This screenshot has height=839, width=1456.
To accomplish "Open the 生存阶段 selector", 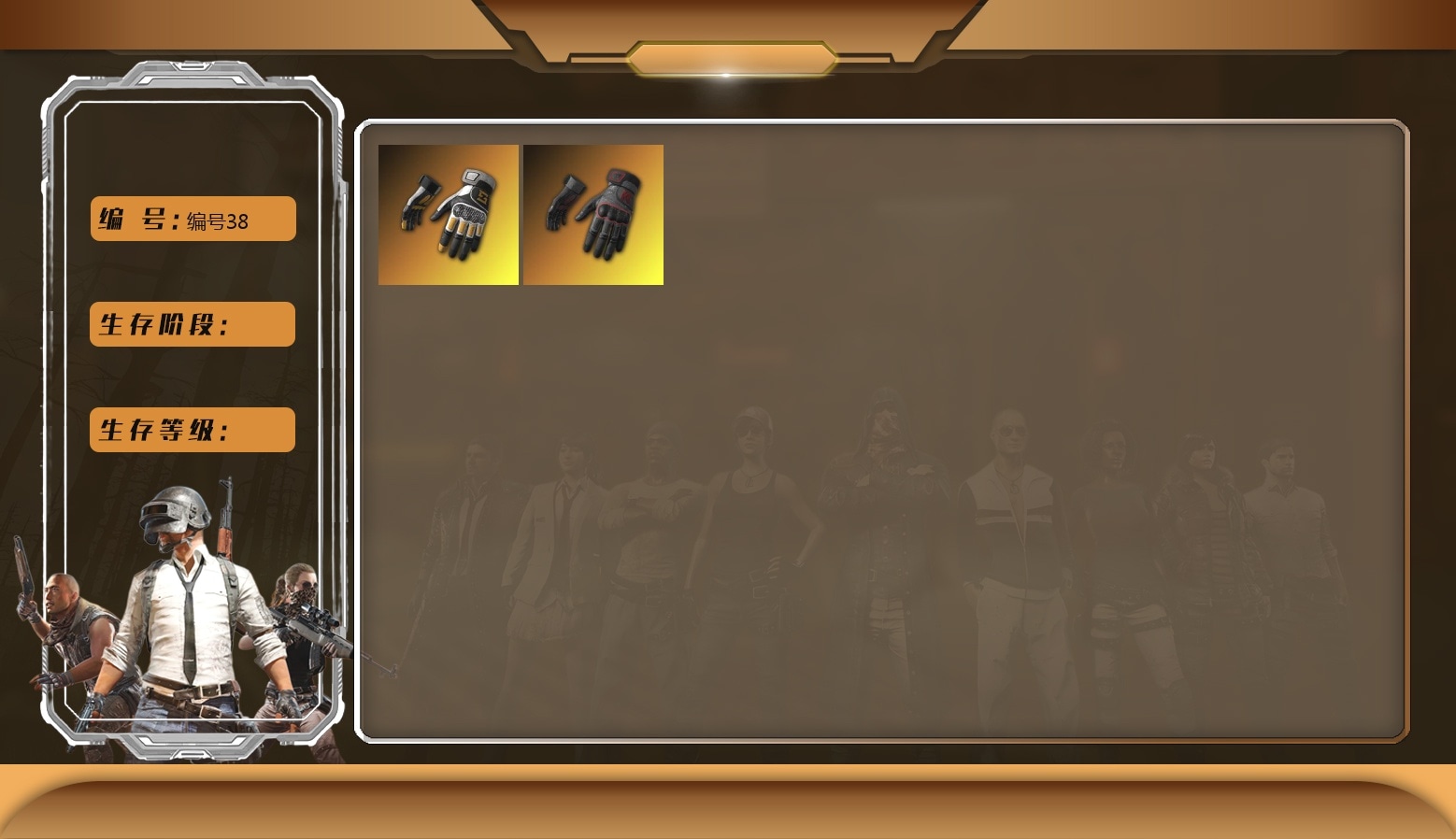I will coord(192,324).
